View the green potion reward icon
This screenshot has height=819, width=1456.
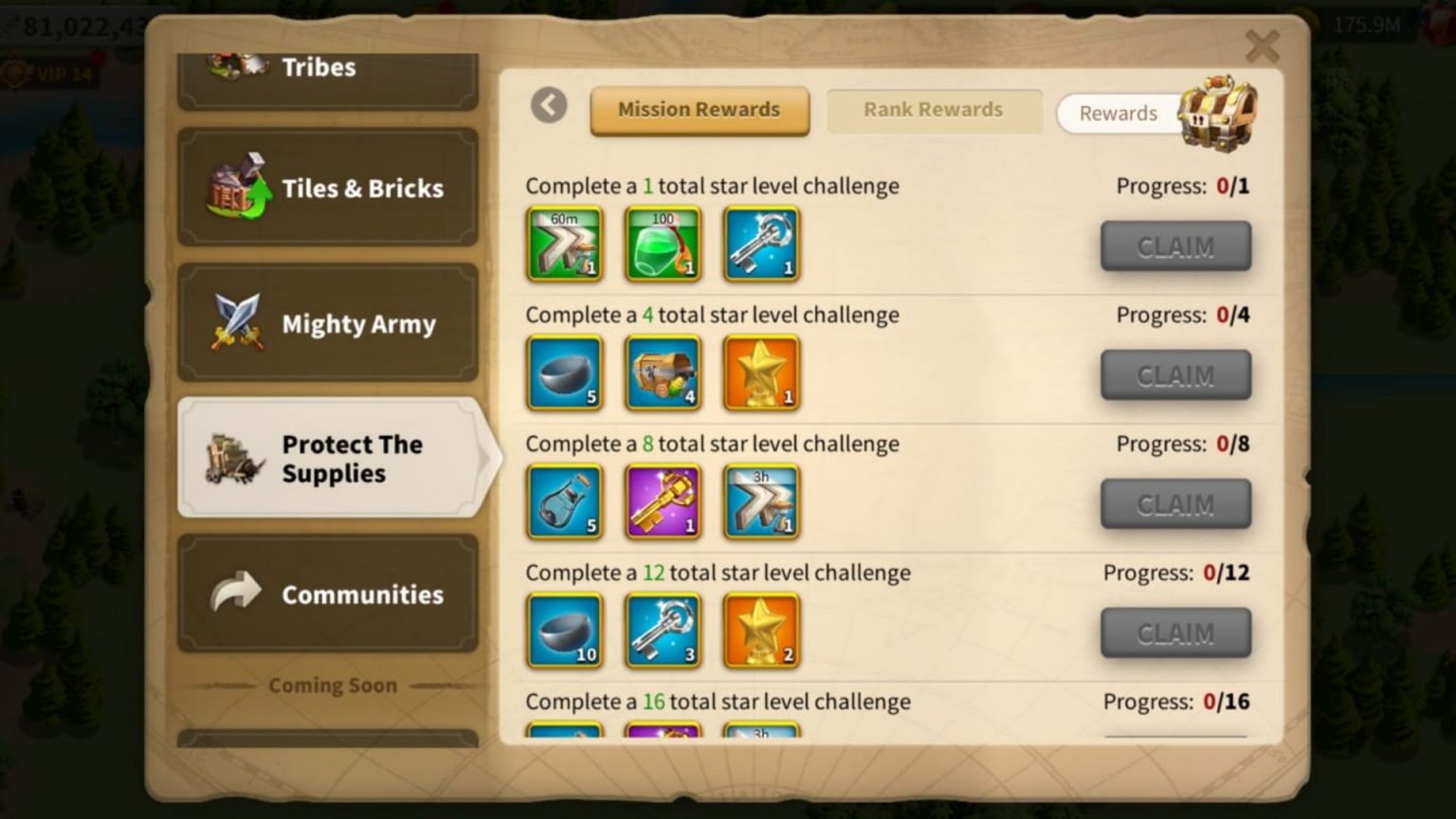[663, 245]
